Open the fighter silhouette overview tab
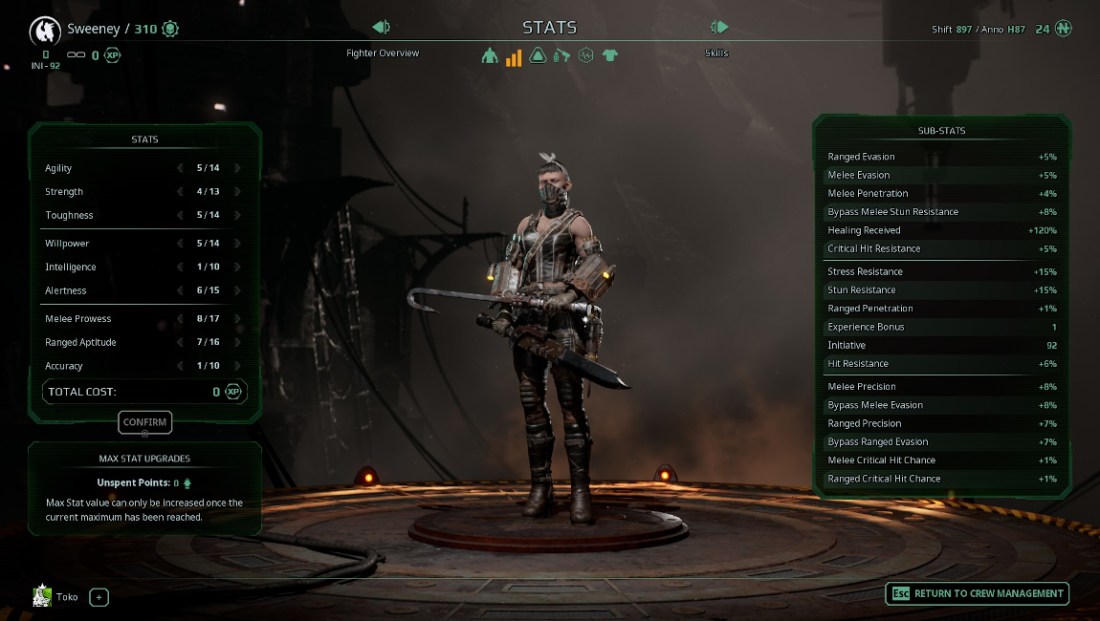Viewport: 1100px width, 621px height. coord(489,56)
